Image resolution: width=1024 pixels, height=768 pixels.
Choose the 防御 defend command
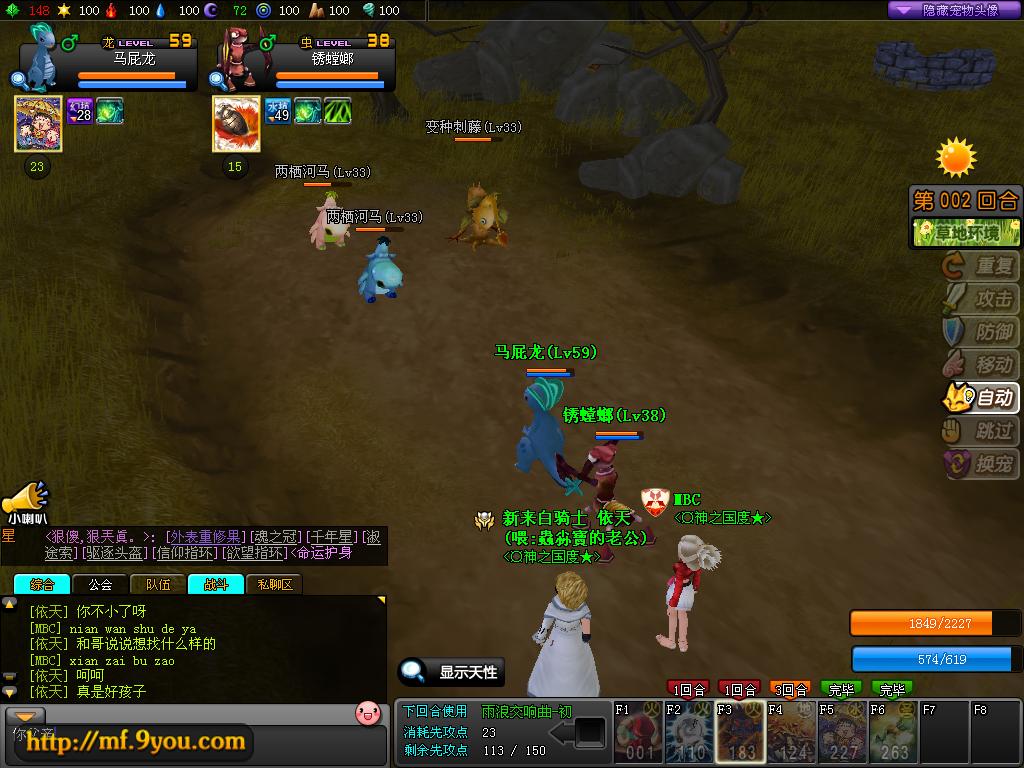[981, 331]
